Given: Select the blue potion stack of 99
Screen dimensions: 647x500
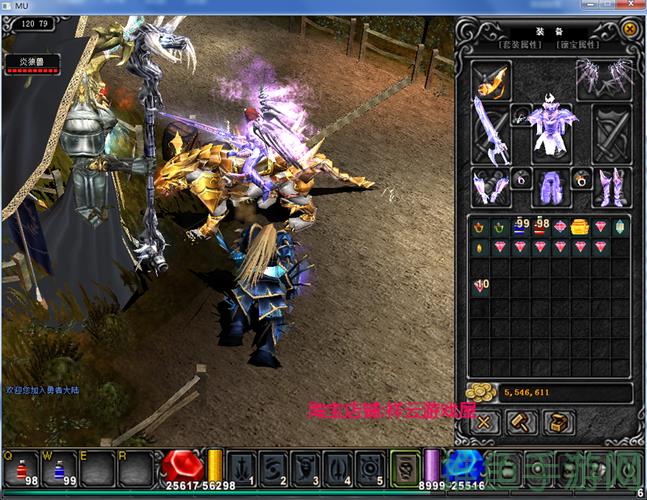Looking at the screenshot, I should (x=520, y=227).
